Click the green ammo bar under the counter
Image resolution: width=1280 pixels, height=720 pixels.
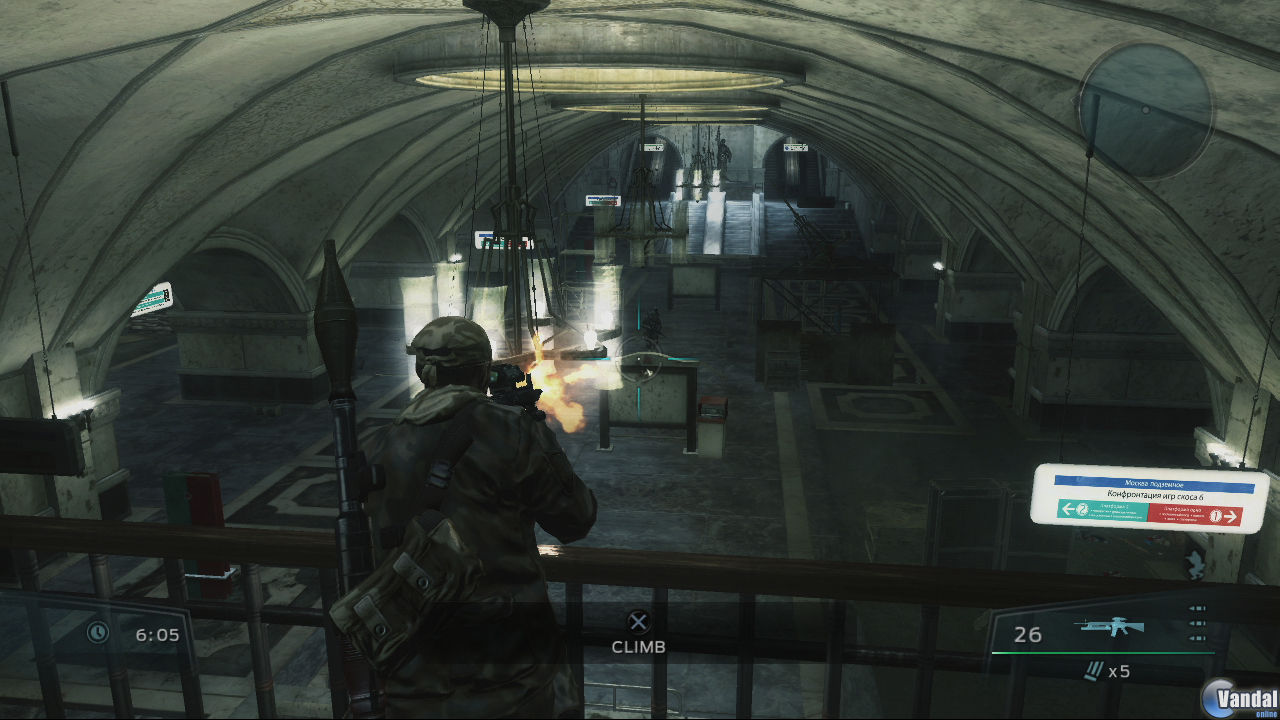pyautogui.click(x=1105, y=653)
